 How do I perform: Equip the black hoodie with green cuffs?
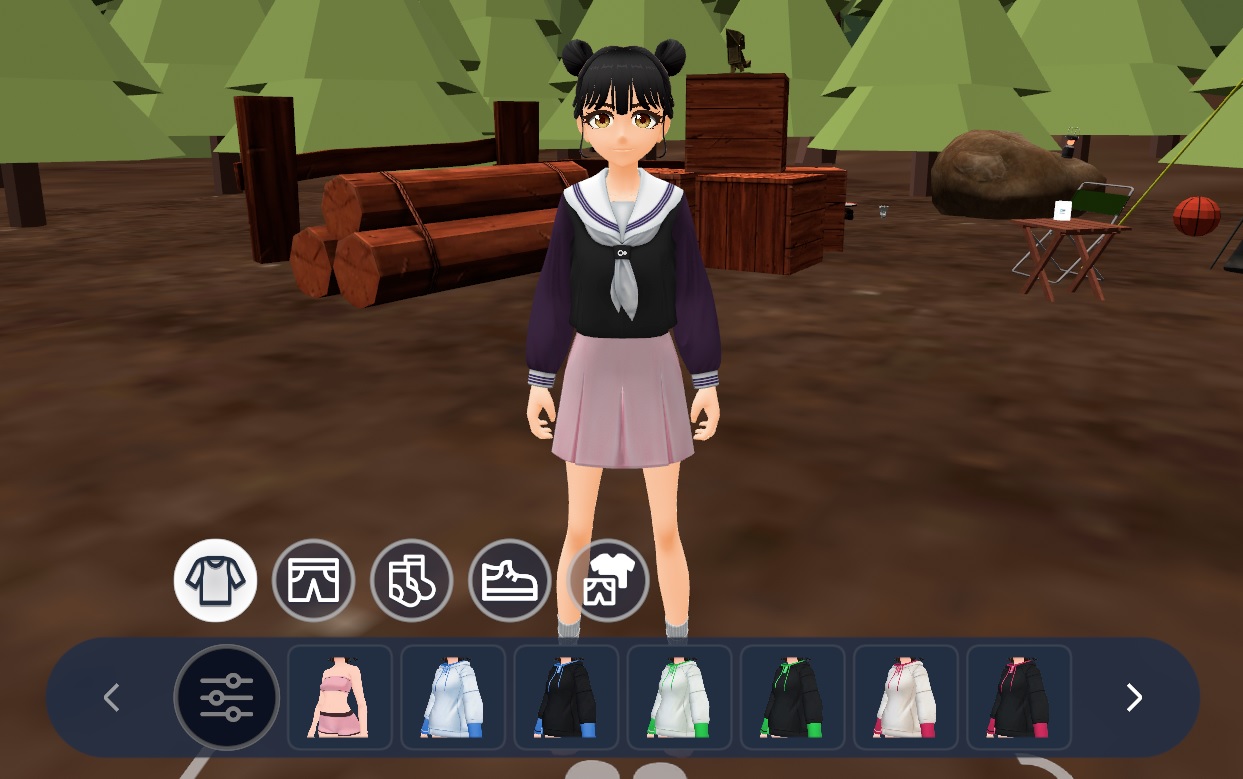coord(792,697)
